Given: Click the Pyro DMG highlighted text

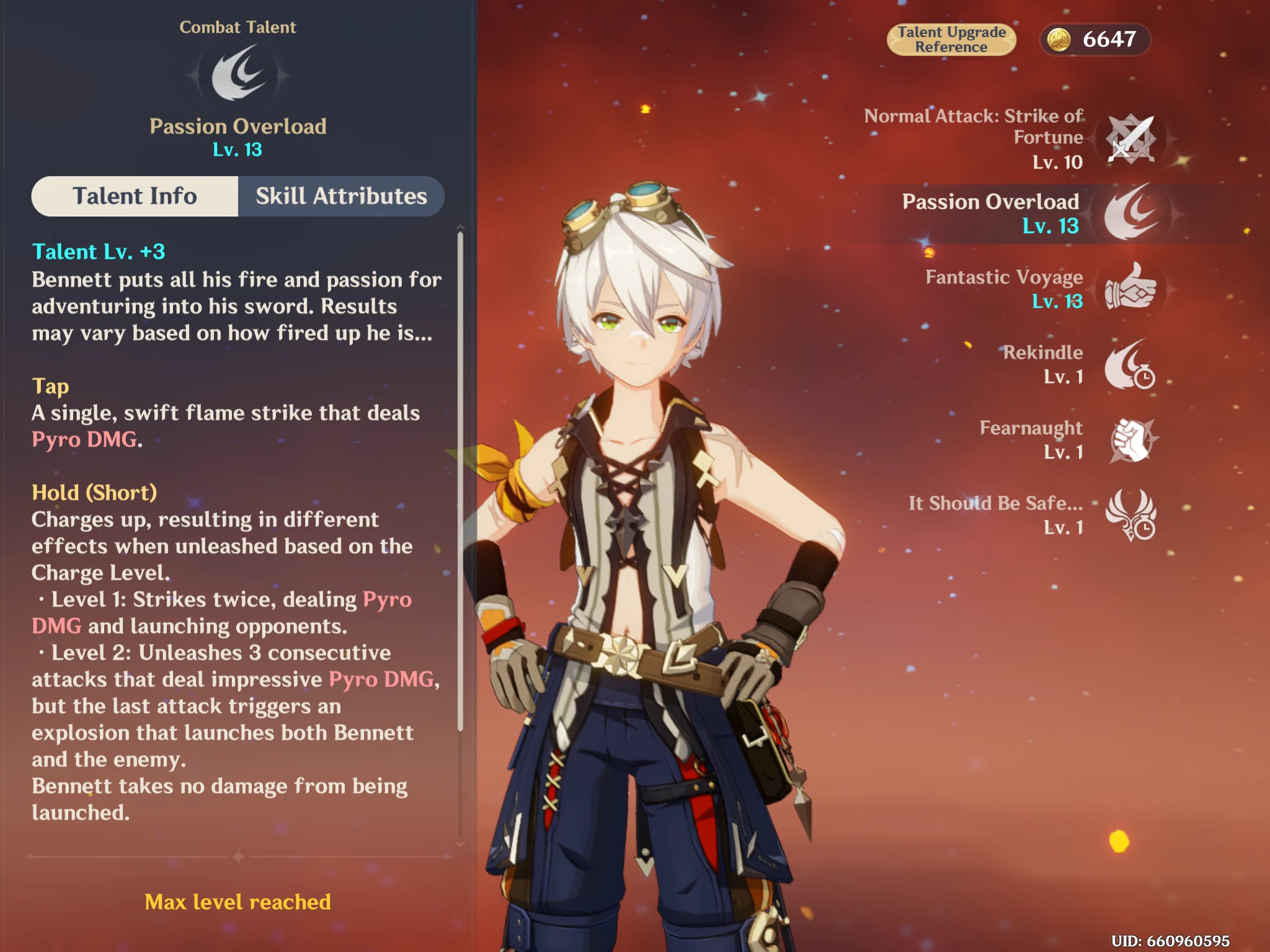Looking at the screenshot, I should [84, 440].
